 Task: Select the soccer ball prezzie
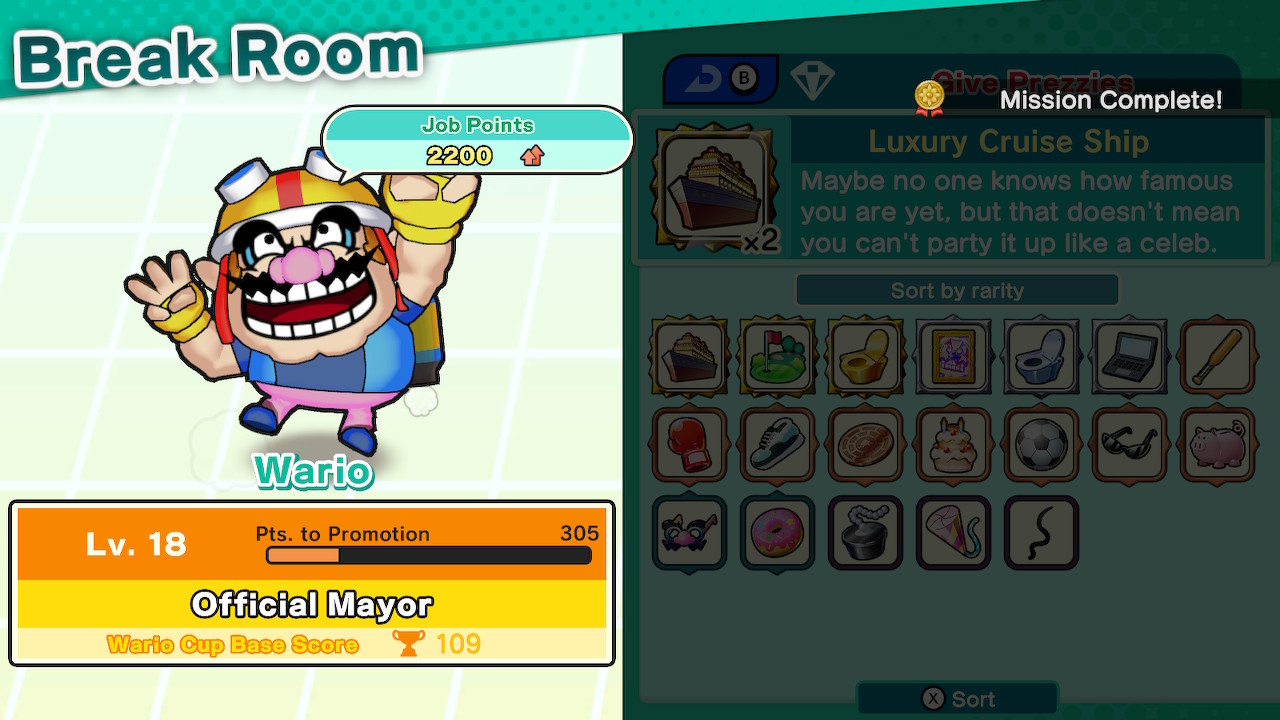(x=1041, y=446)
